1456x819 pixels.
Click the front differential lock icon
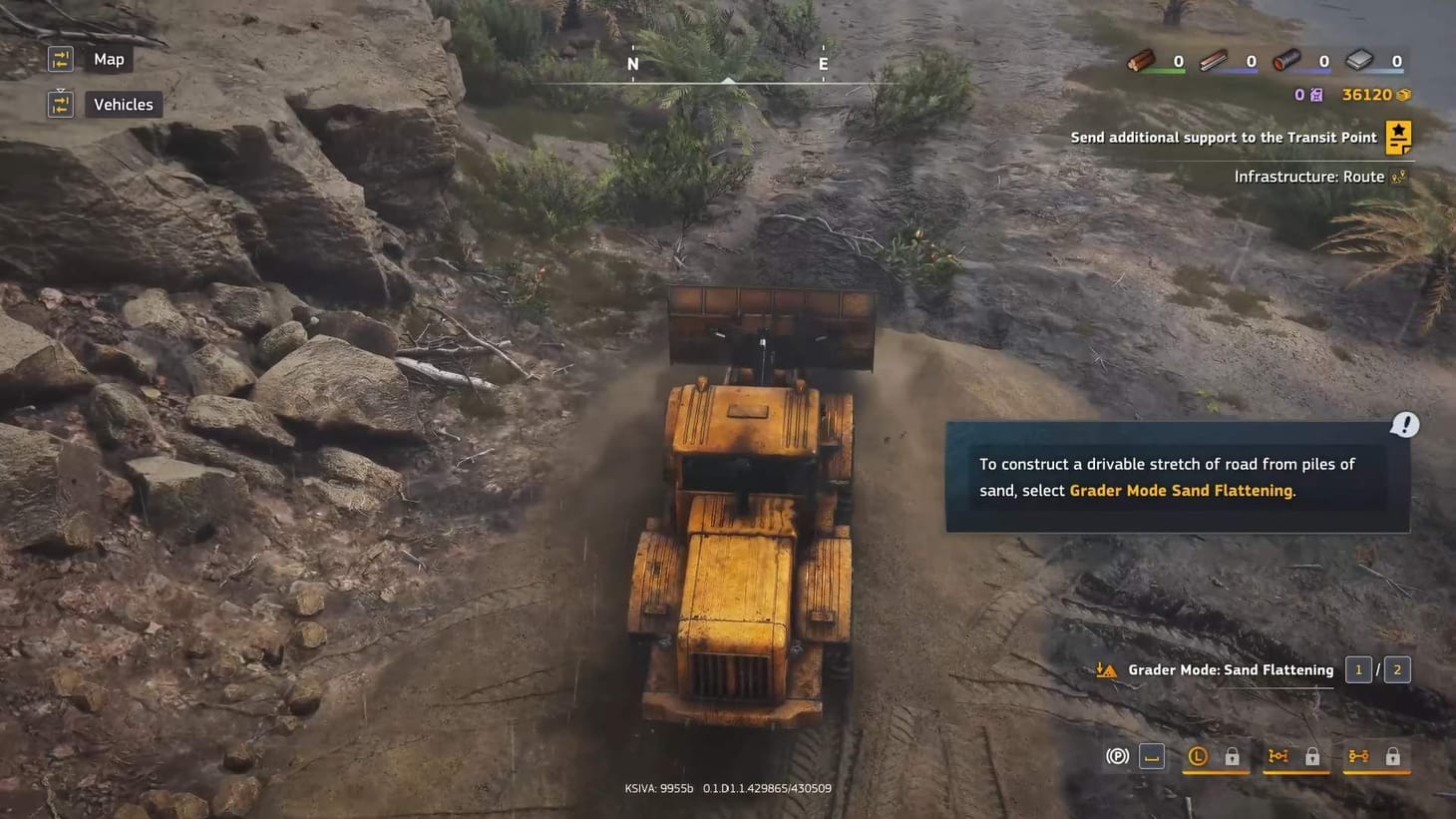1277,756
